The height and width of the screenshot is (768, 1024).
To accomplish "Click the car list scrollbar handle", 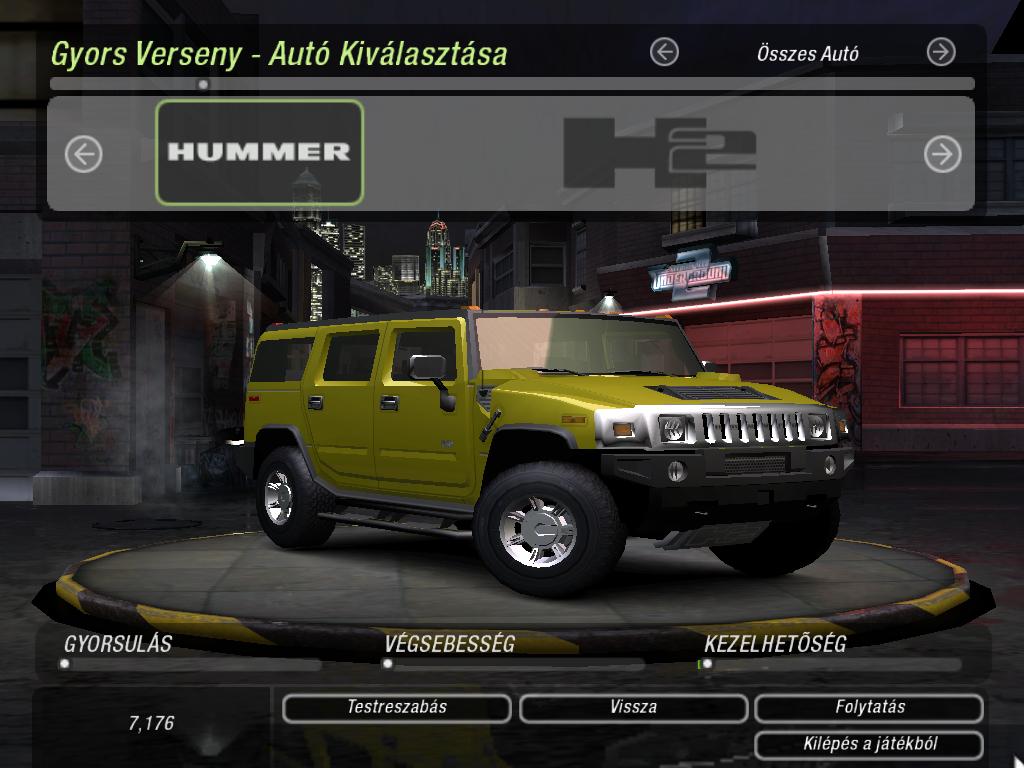I will click(x=203, y=85).
